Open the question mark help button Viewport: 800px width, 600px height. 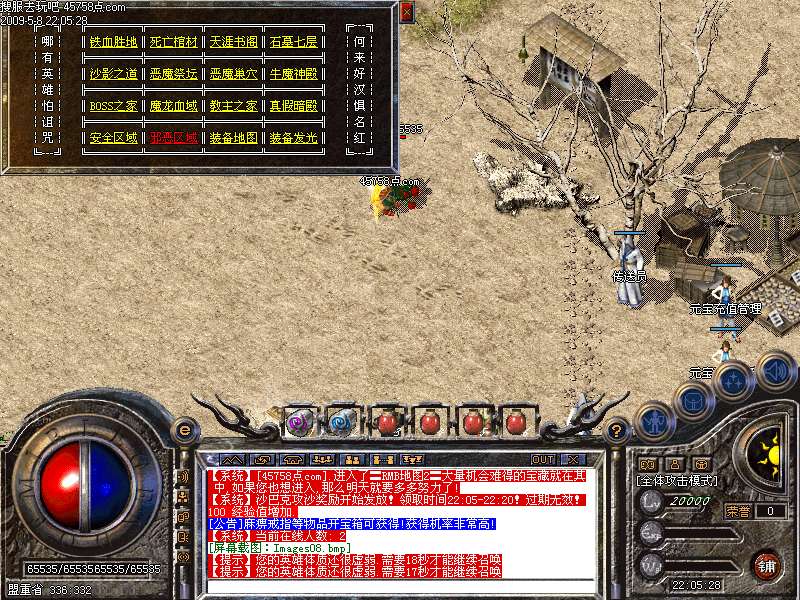click(x=617, y=431)
